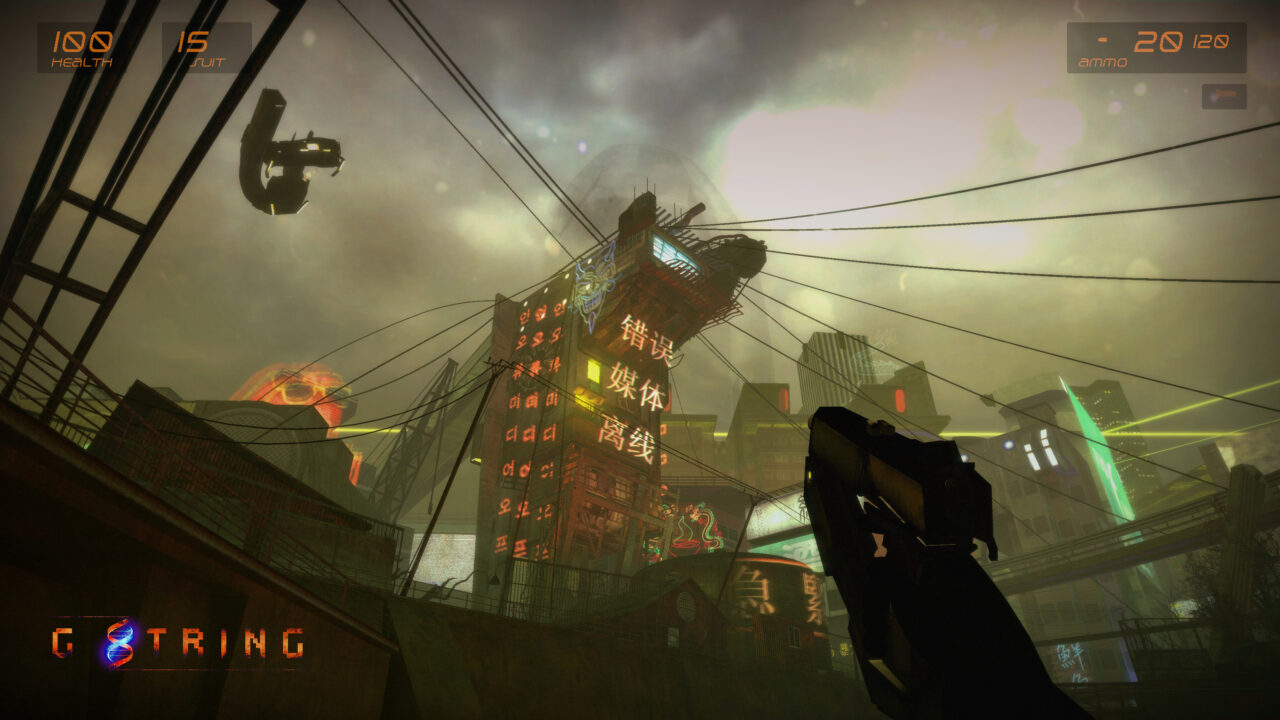Click the small pistol weapon icon
Screen dimensions: 1280x720
click(1224, 97)
